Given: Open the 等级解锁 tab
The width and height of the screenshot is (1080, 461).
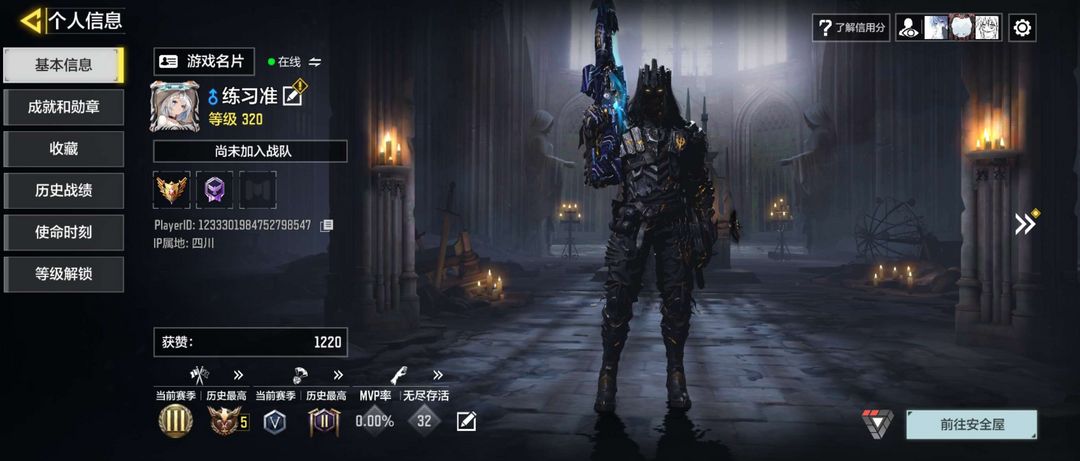Looking at the screenshot, I should click(63, 274).
